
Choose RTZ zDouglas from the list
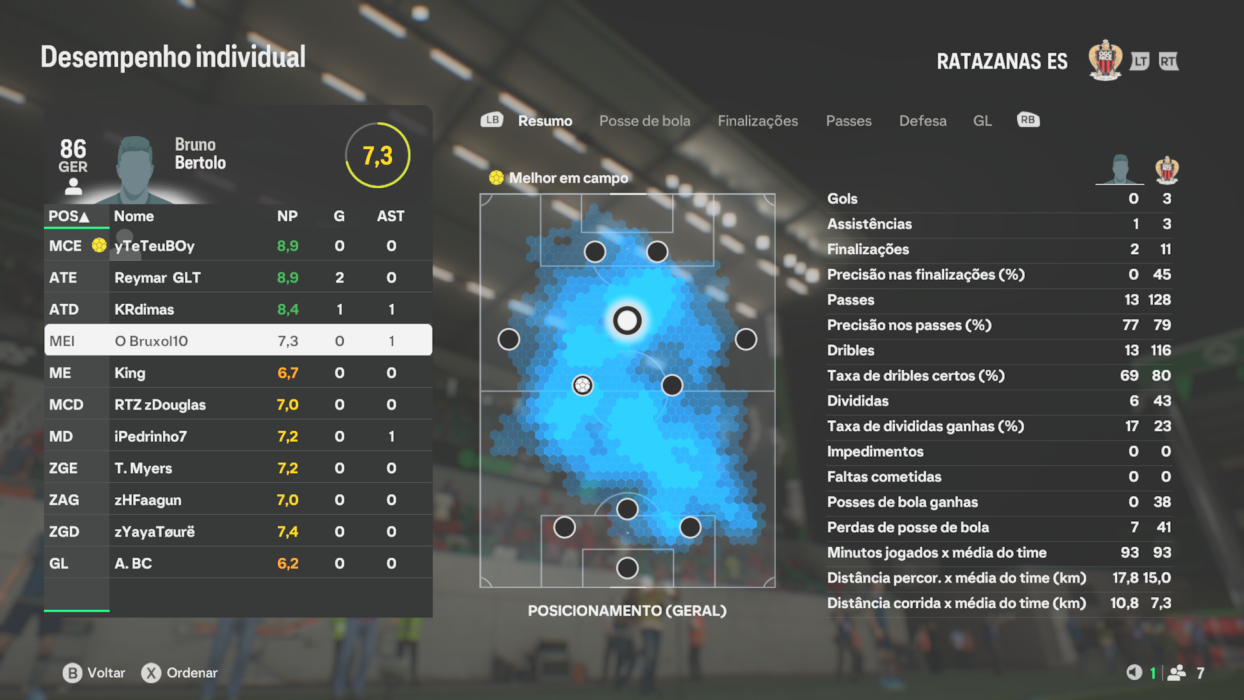pyautogui.click(x=238, y=405)
